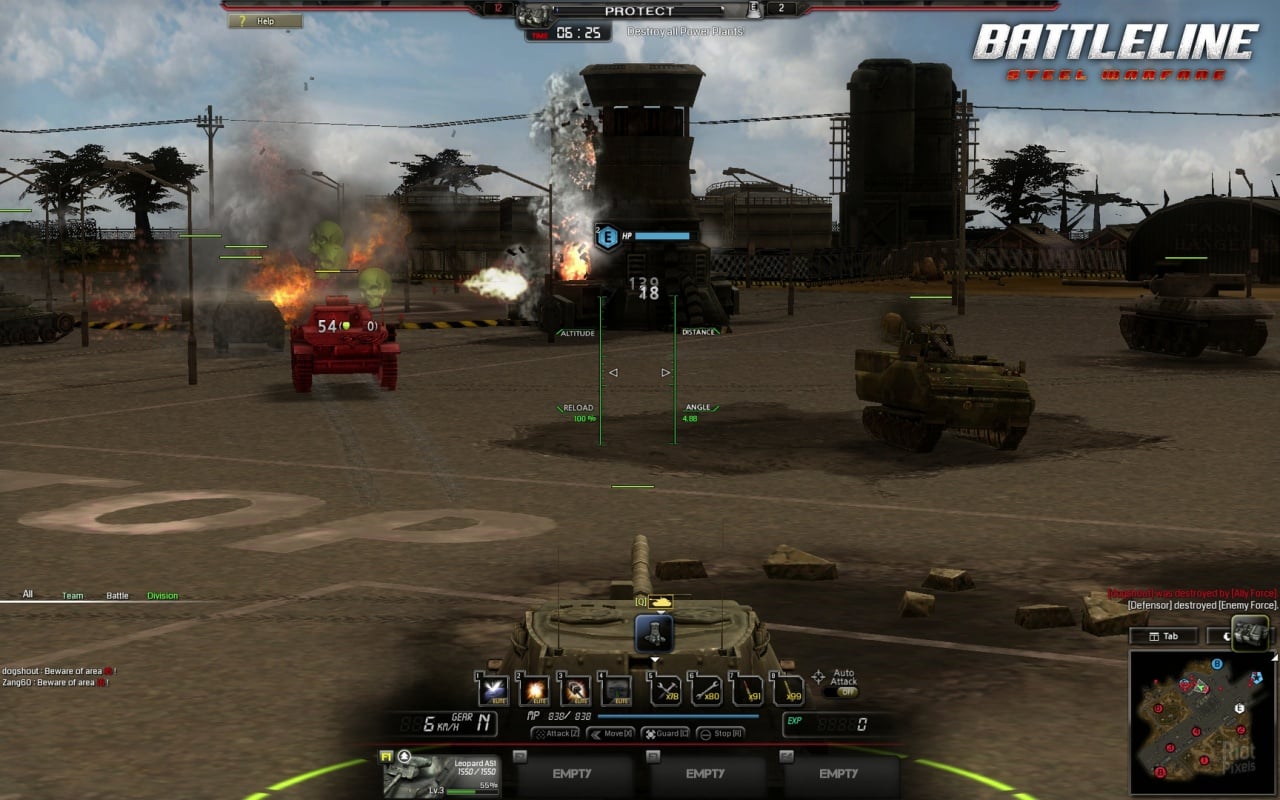The width and height of the screenshot is (1280, 800).
Task: Select the slot 7 shell ammo x91
Action: pyautogui.click(x=747, y=690)
